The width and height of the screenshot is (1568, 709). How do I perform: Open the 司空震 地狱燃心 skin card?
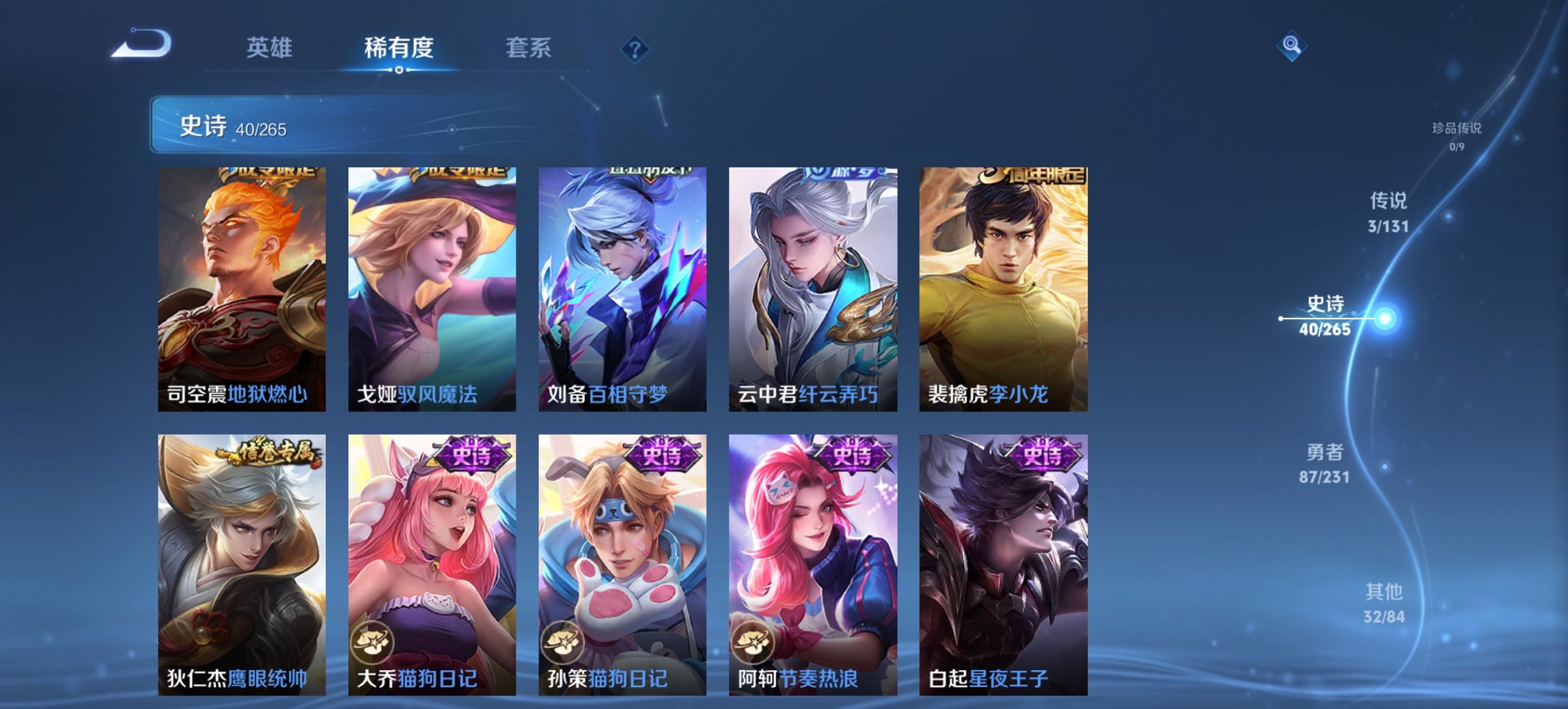tap(239, 287)
